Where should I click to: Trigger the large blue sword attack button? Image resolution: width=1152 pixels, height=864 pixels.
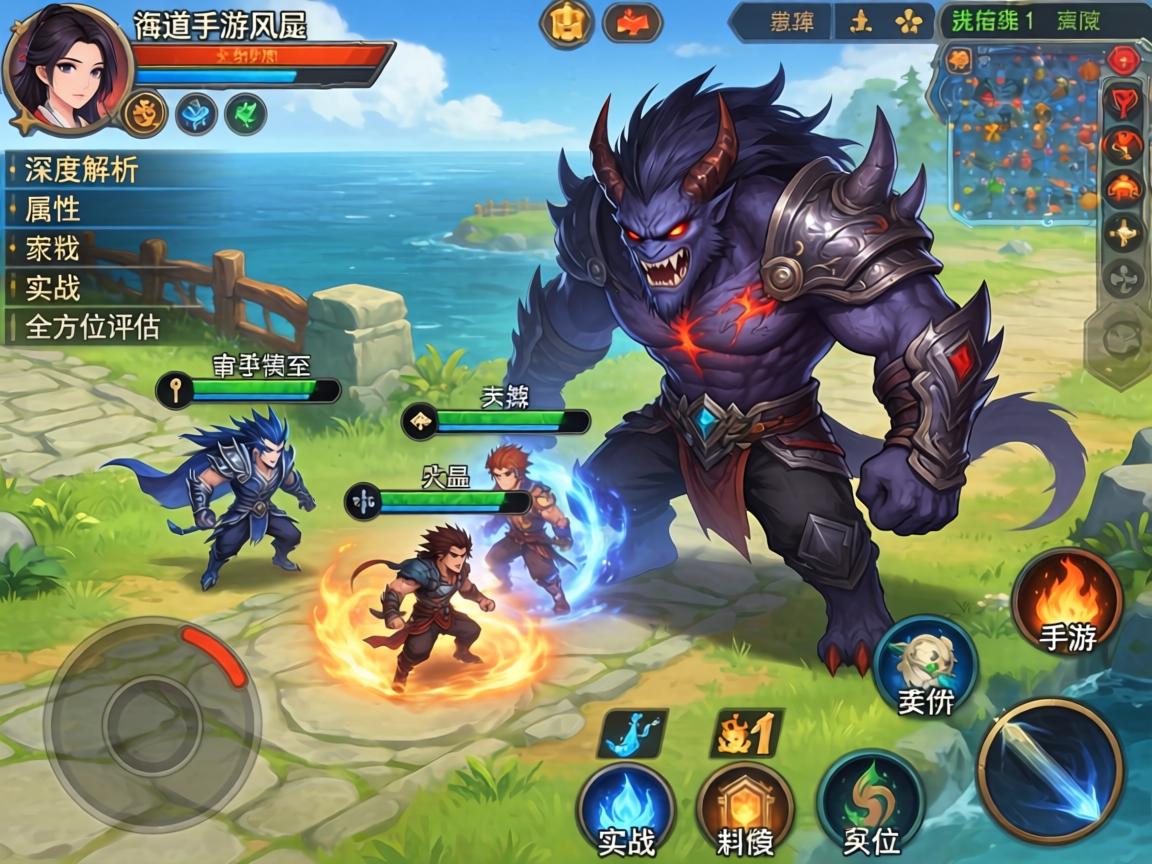click(x=1050, y=770)
